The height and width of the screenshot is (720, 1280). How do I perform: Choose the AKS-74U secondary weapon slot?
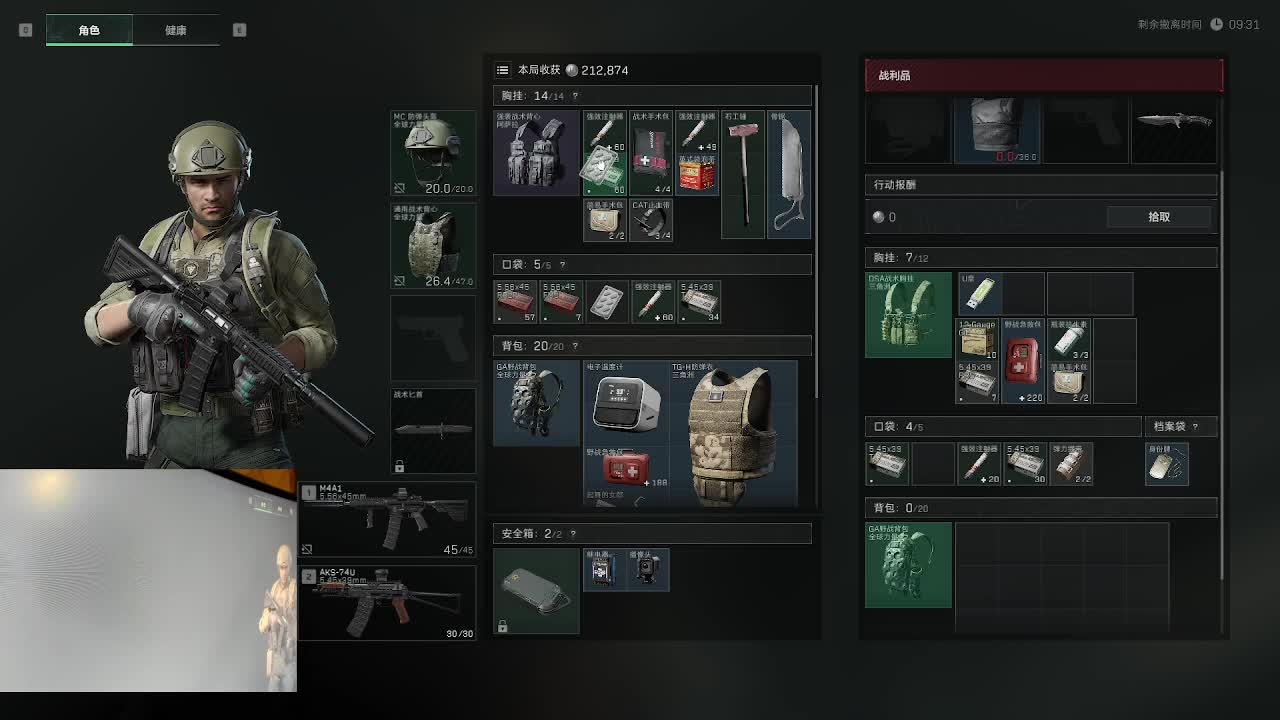click(x=386, y=603)
